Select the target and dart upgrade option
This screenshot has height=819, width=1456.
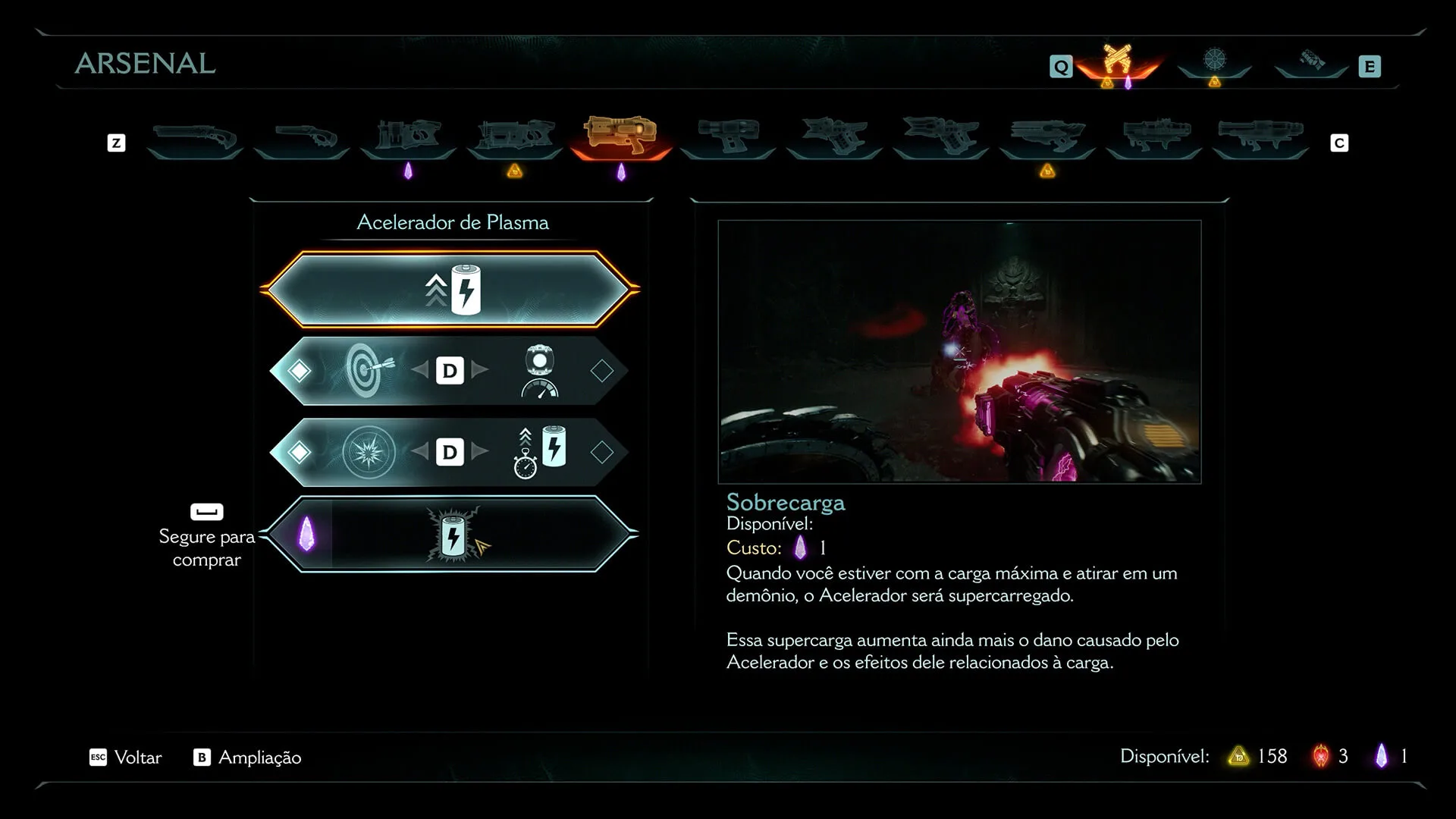click(369, 370)
